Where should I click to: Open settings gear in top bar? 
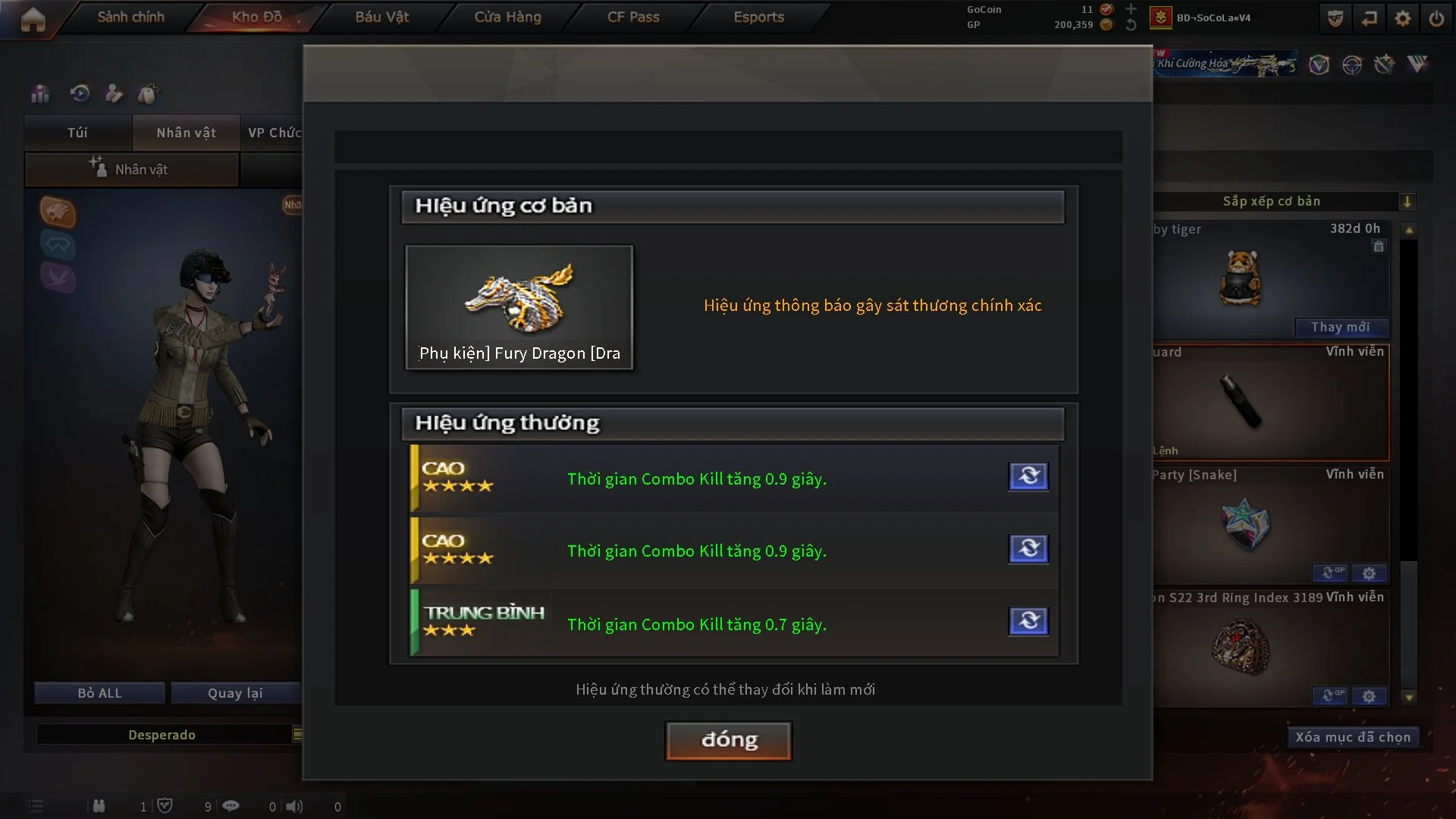click(1402, 18)
